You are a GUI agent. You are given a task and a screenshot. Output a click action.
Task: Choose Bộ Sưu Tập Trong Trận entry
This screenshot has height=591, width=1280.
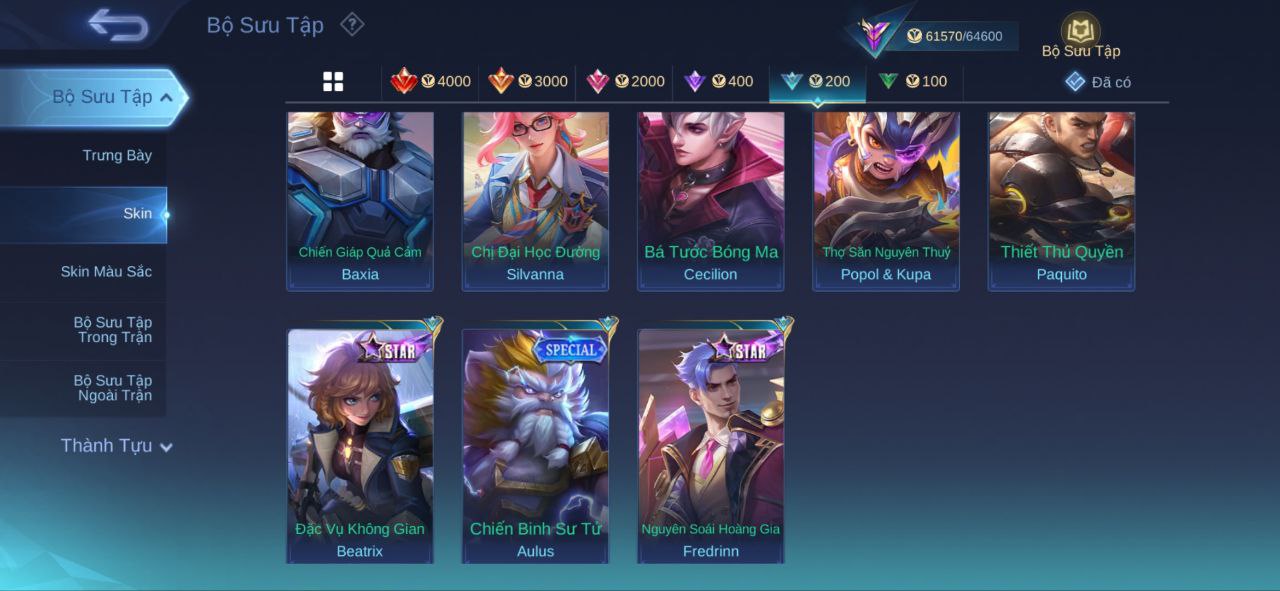click(112, 330)
